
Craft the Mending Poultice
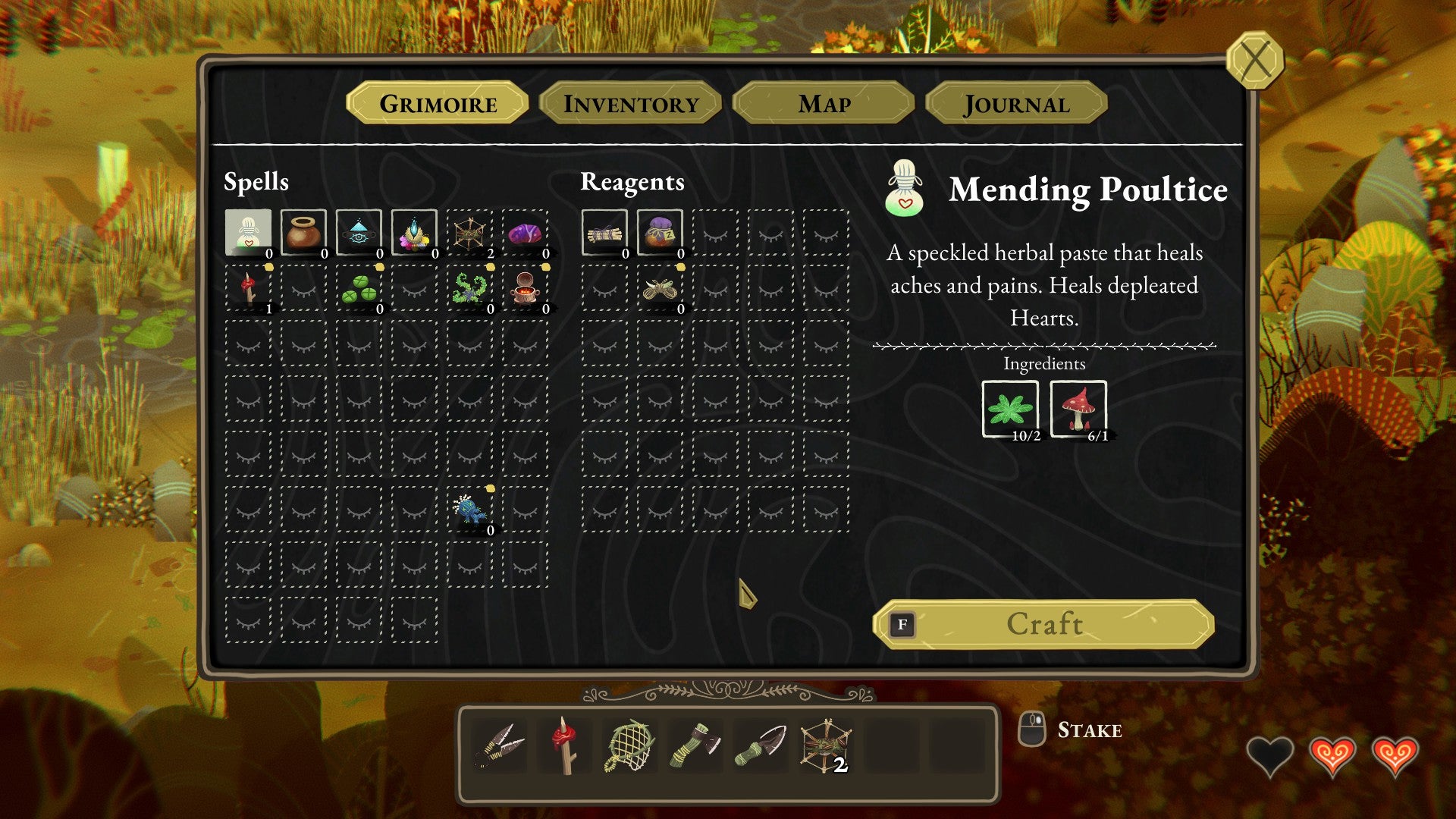point(1043,624)
